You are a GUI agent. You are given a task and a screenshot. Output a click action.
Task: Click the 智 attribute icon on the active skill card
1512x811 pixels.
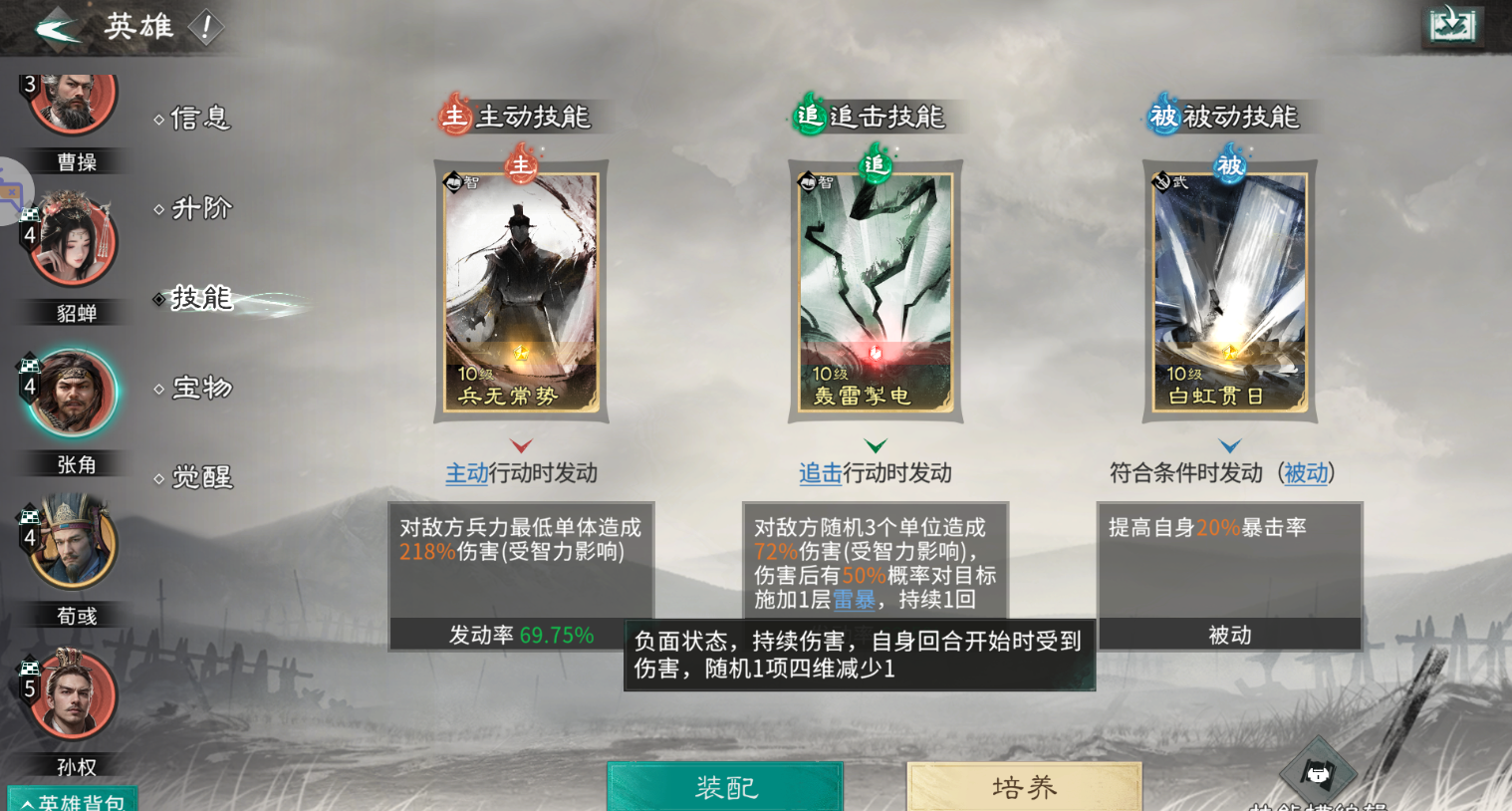(x=454, y=181)
